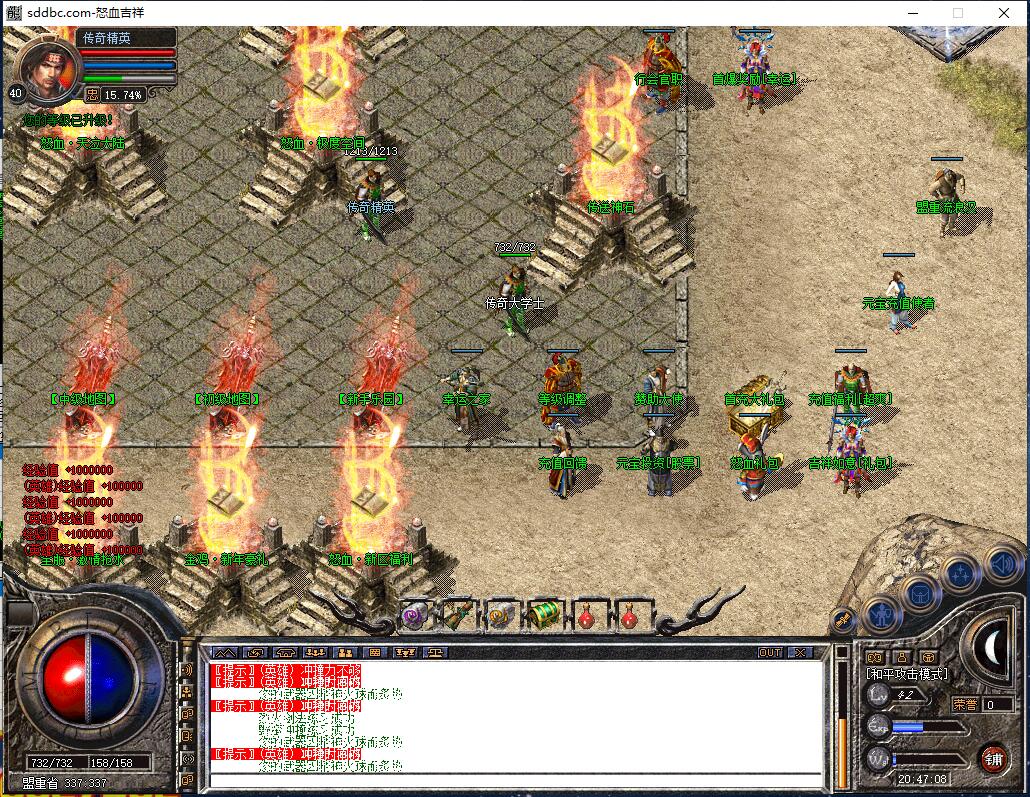Switch the 和平攻击模式 attack mode

[x=907, y=675]
